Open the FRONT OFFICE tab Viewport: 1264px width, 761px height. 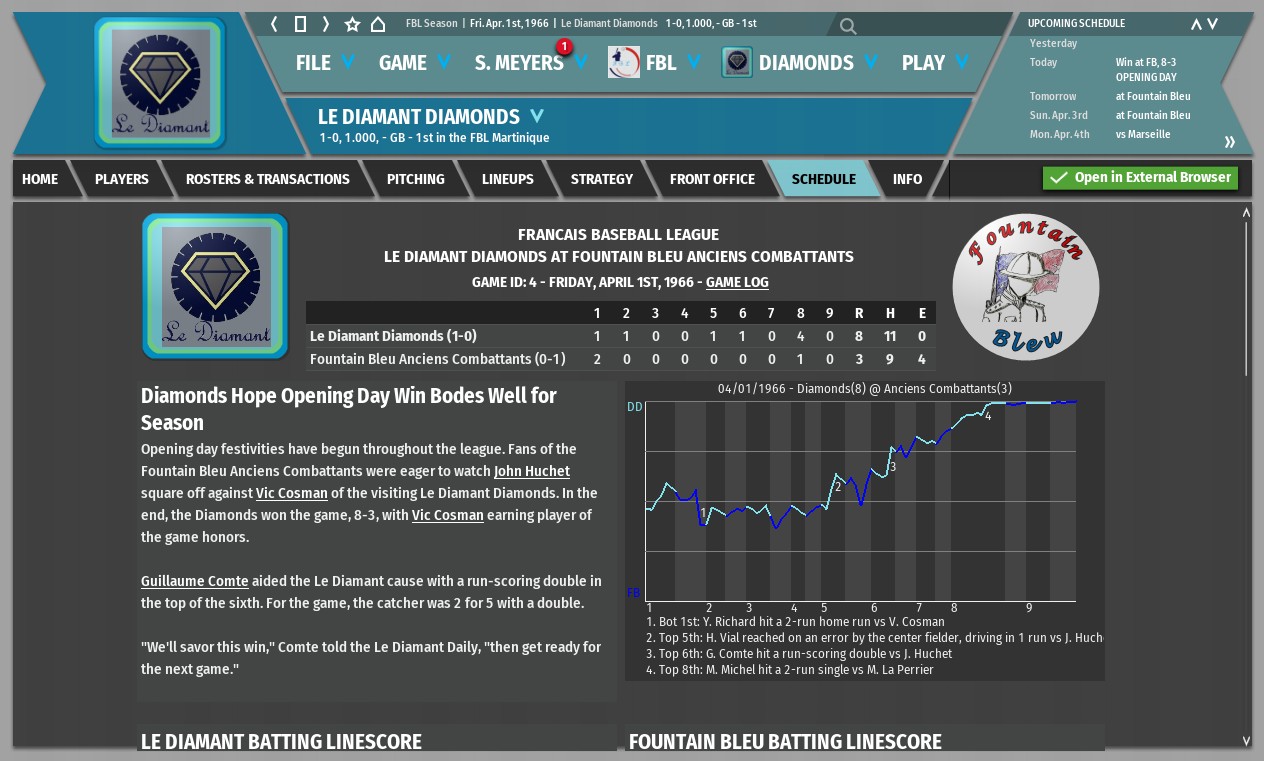(712, 179)
